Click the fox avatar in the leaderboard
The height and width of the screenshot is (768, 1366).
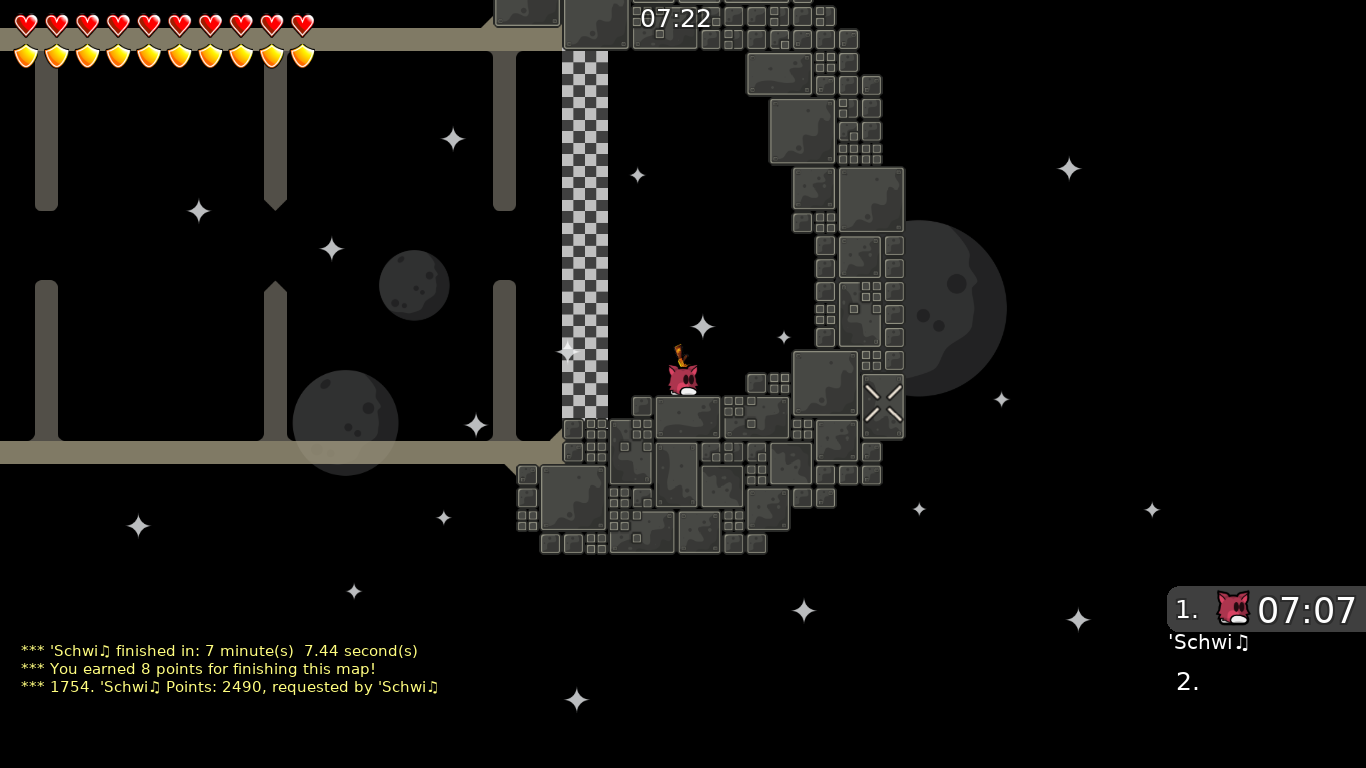coord(1233,608)
